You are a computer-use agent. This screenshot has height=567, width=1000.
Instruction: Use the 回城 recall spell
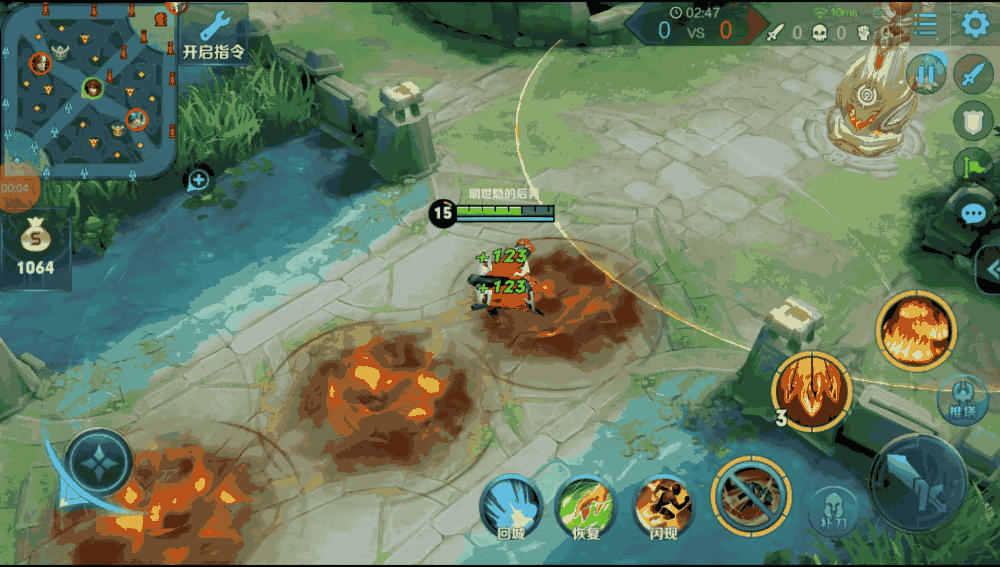tap(511, 507)
